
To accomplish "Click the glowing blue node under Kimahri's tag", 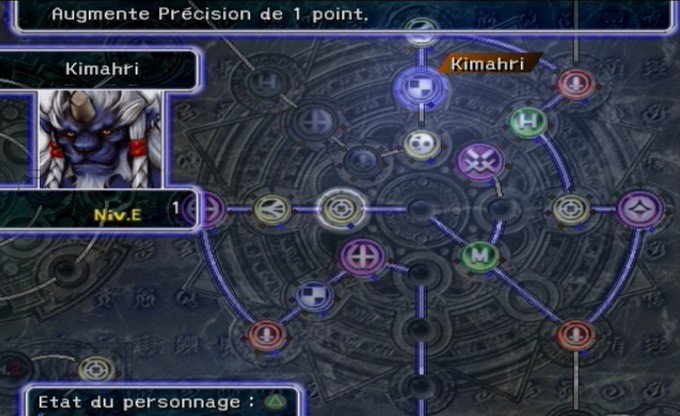I will (x=420, y=84).
